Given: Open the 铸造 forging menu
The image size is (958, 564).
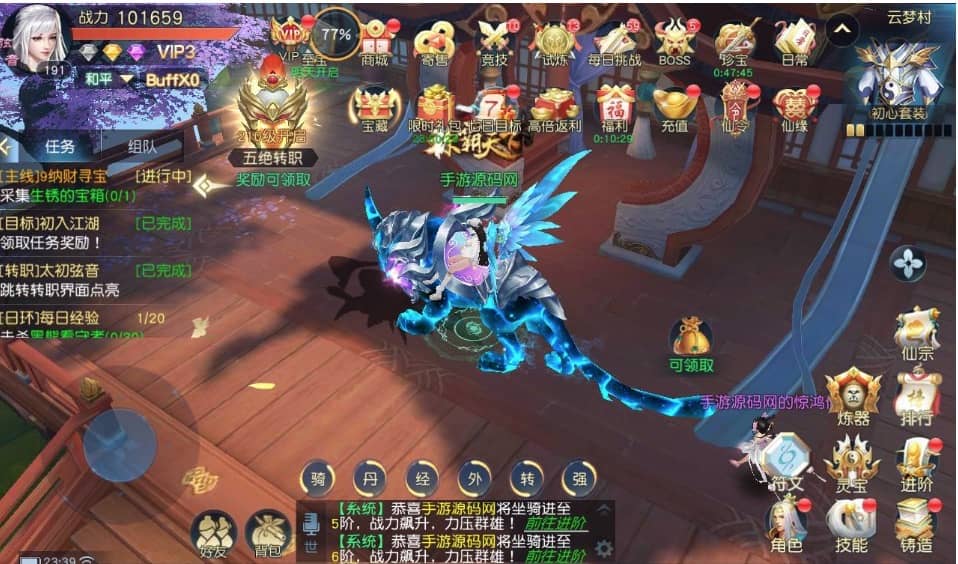Looking at the screenshot, I should pos(915,524).
